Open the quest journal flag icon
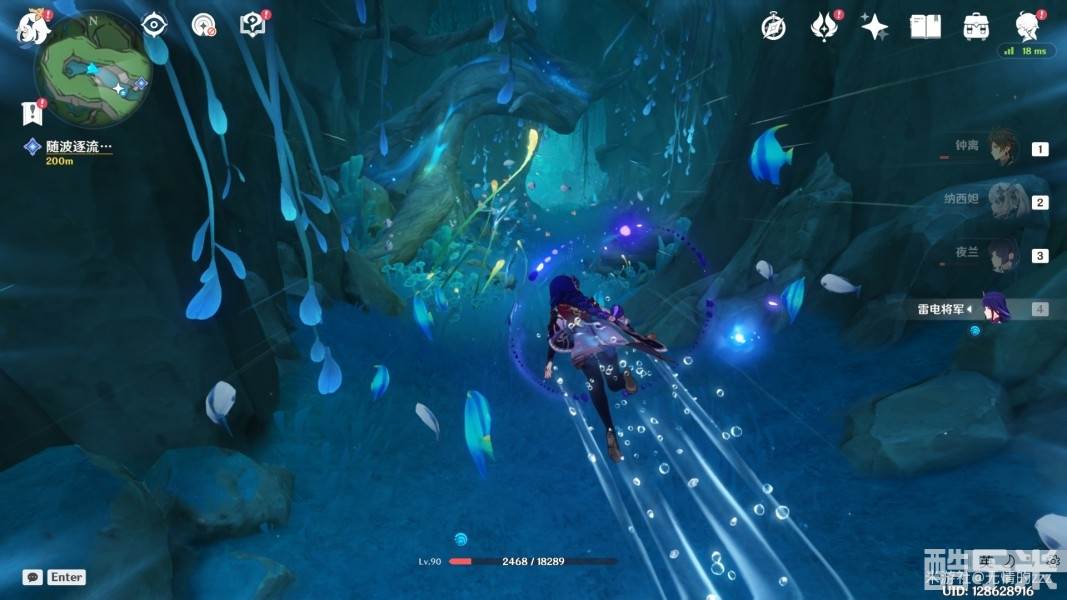Viewport: 1067px width, 600px height. point(33,113)
